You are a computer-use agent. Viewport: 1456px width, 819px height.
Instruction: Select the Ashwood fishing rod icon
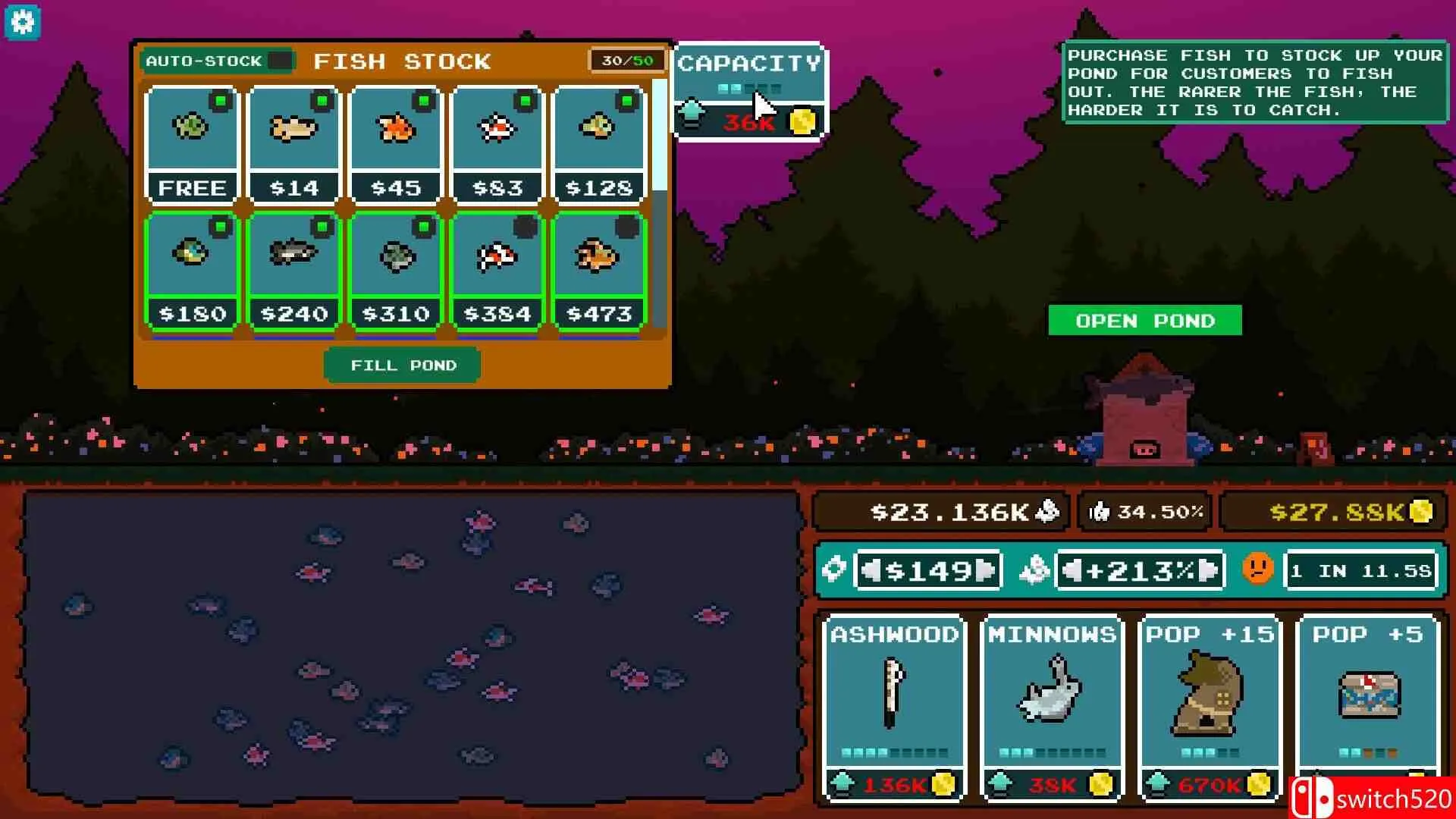coord(893,694)
